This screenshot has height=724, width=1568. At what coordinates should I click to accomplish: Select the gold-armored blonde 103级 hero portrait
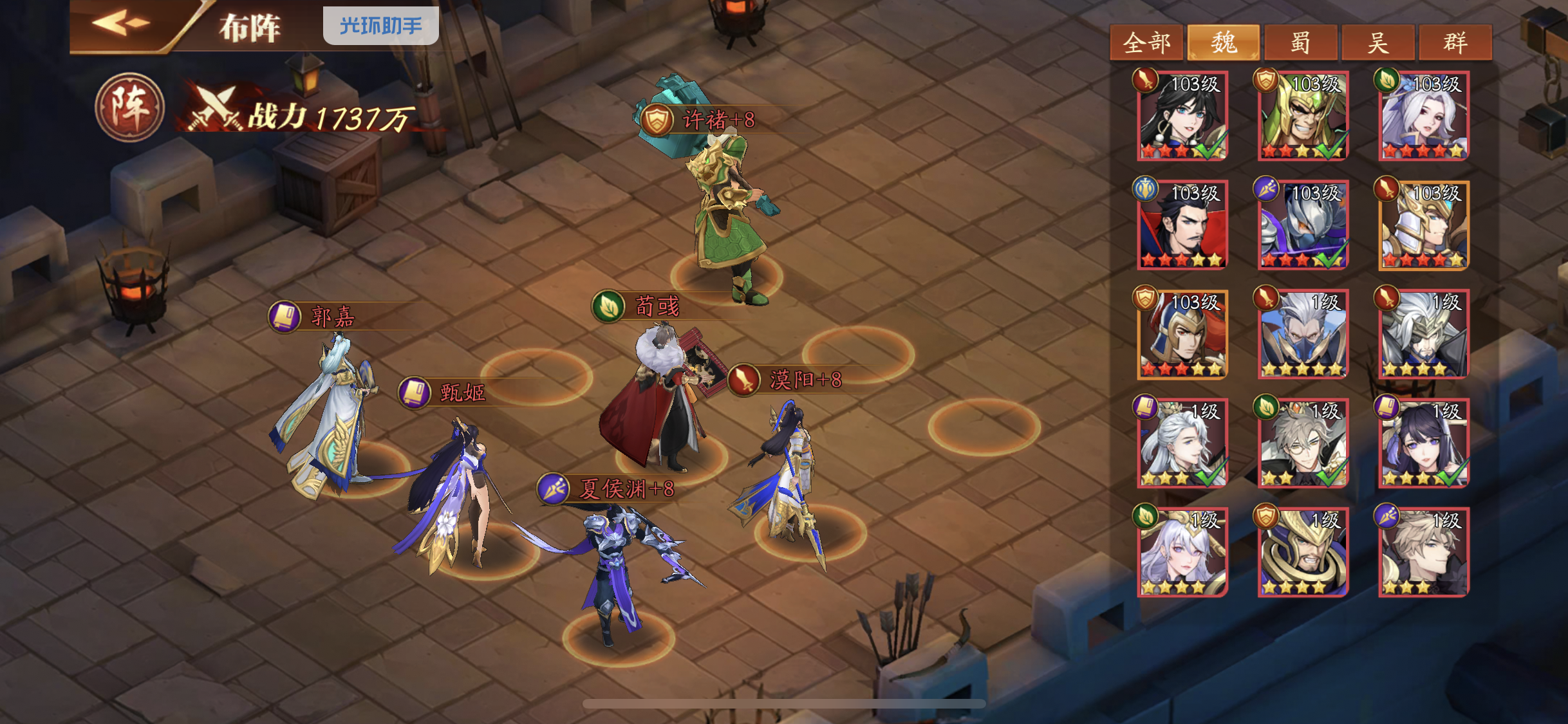coord(1424,225)
